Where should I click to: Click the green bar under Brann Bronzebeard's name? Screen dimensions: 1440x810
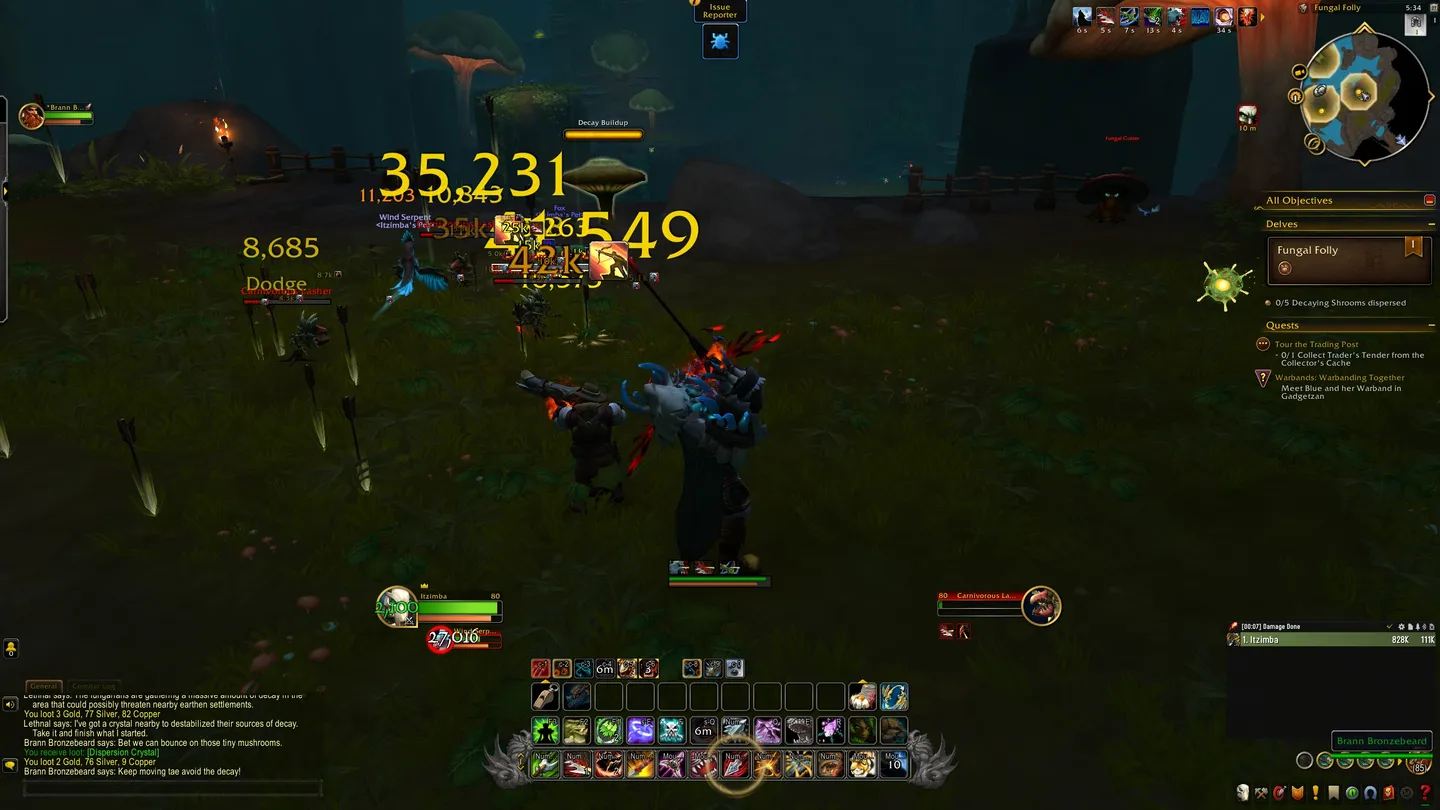[1380, 755]
